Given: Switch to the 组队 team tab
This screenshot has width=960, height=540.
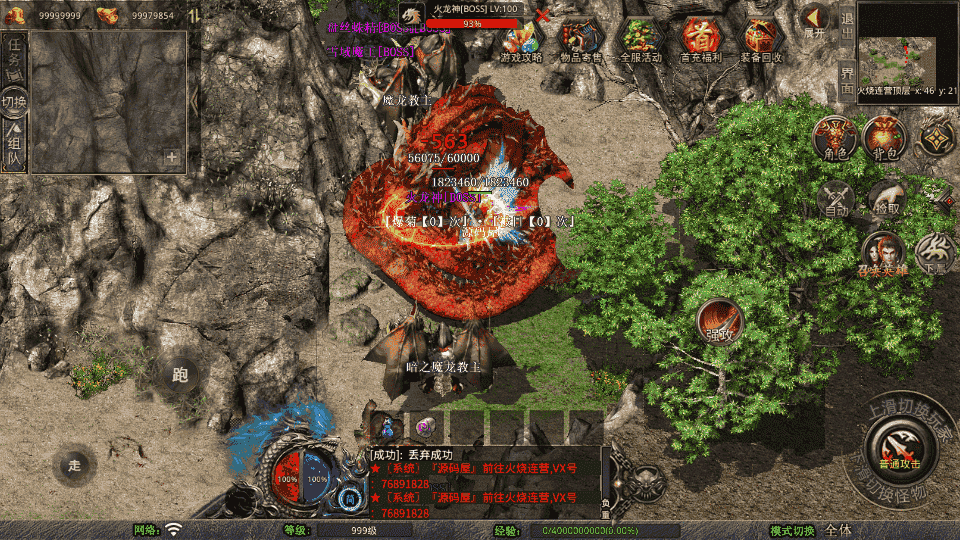Looking at the screenshot, I should [15, 148].
